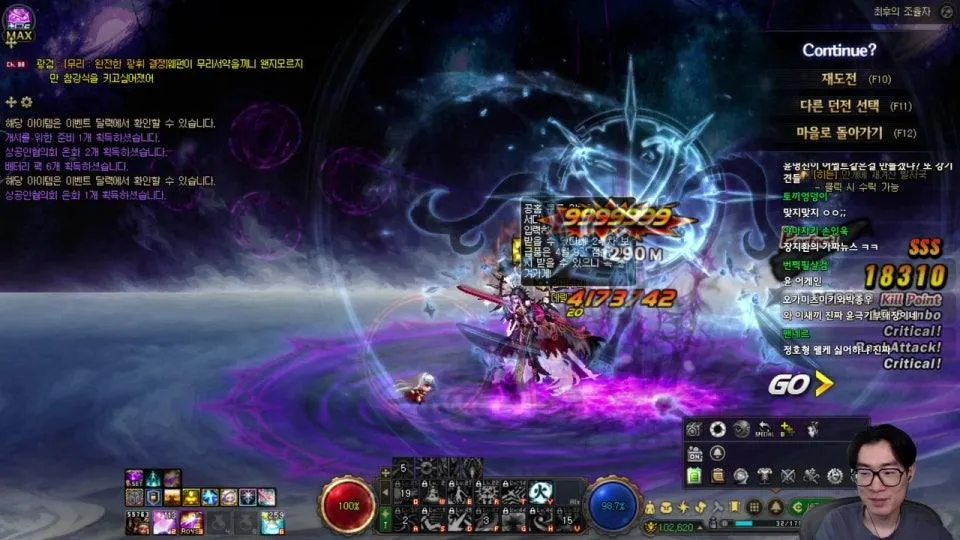Return to town via 마을로 돌아가기
Viewport: 960px width, 540px height.
tap(840, 132)
